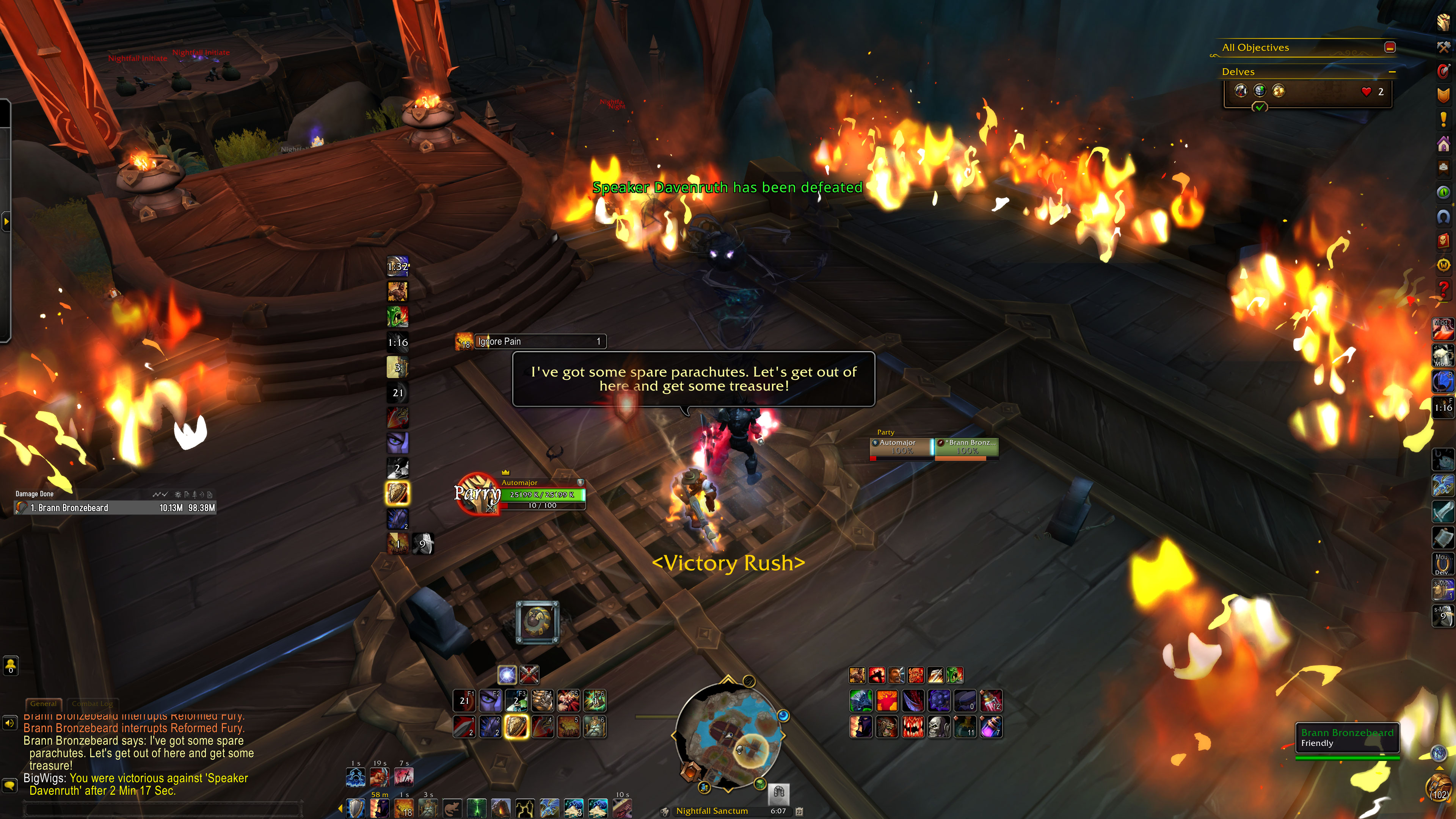Select the General chat tab
Viewport: 1456px width, 819px height.
coord(44,704)
